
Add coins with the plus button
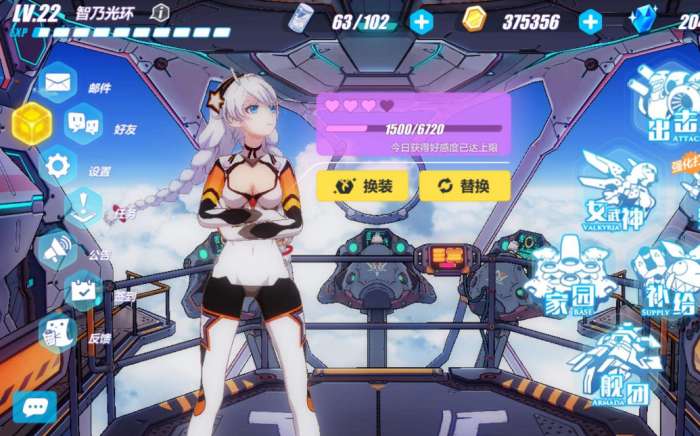click(590, 21)
